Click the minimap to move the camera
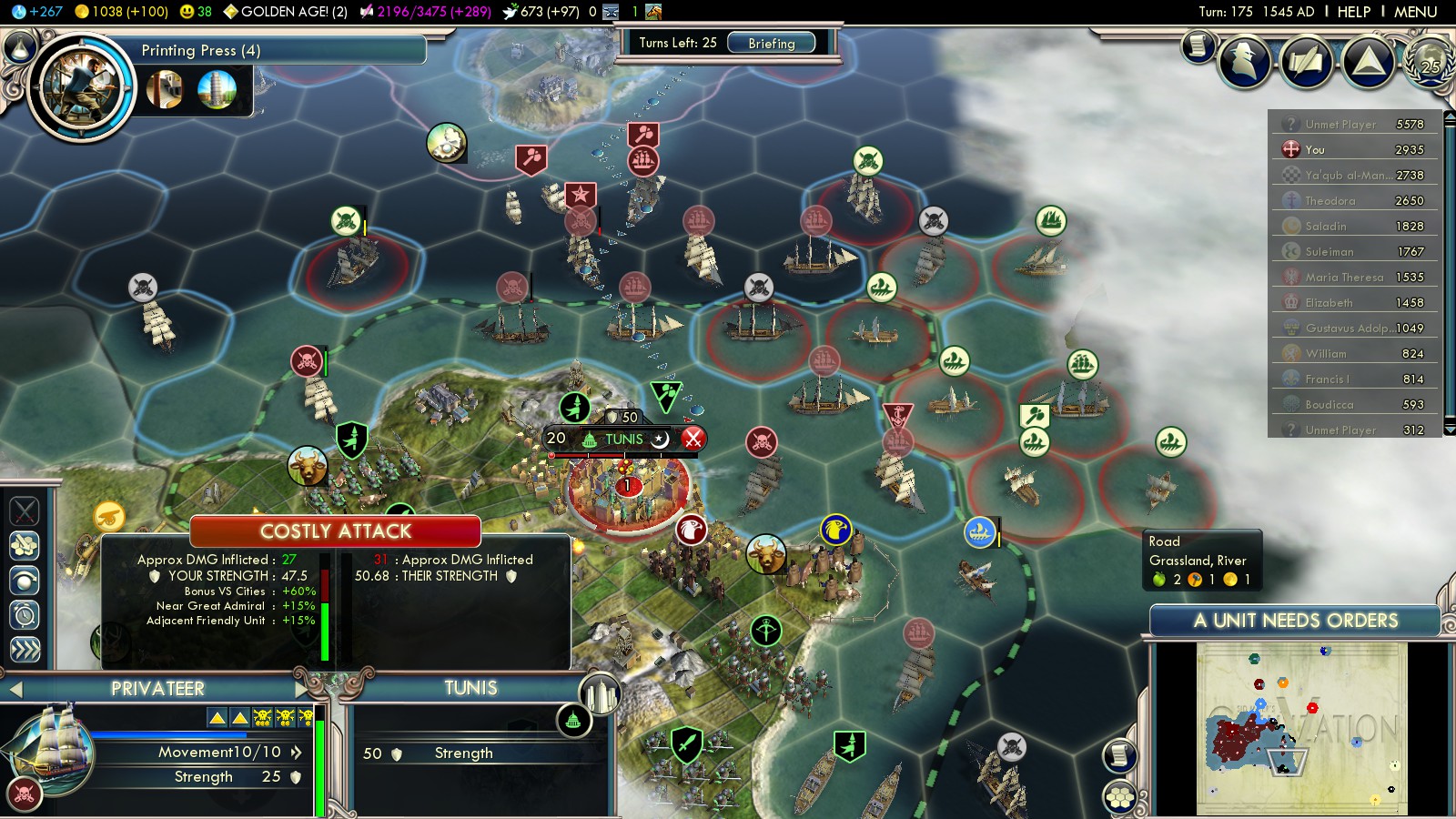Viewport: 1456px width, 819px height. coord(1301,728)
